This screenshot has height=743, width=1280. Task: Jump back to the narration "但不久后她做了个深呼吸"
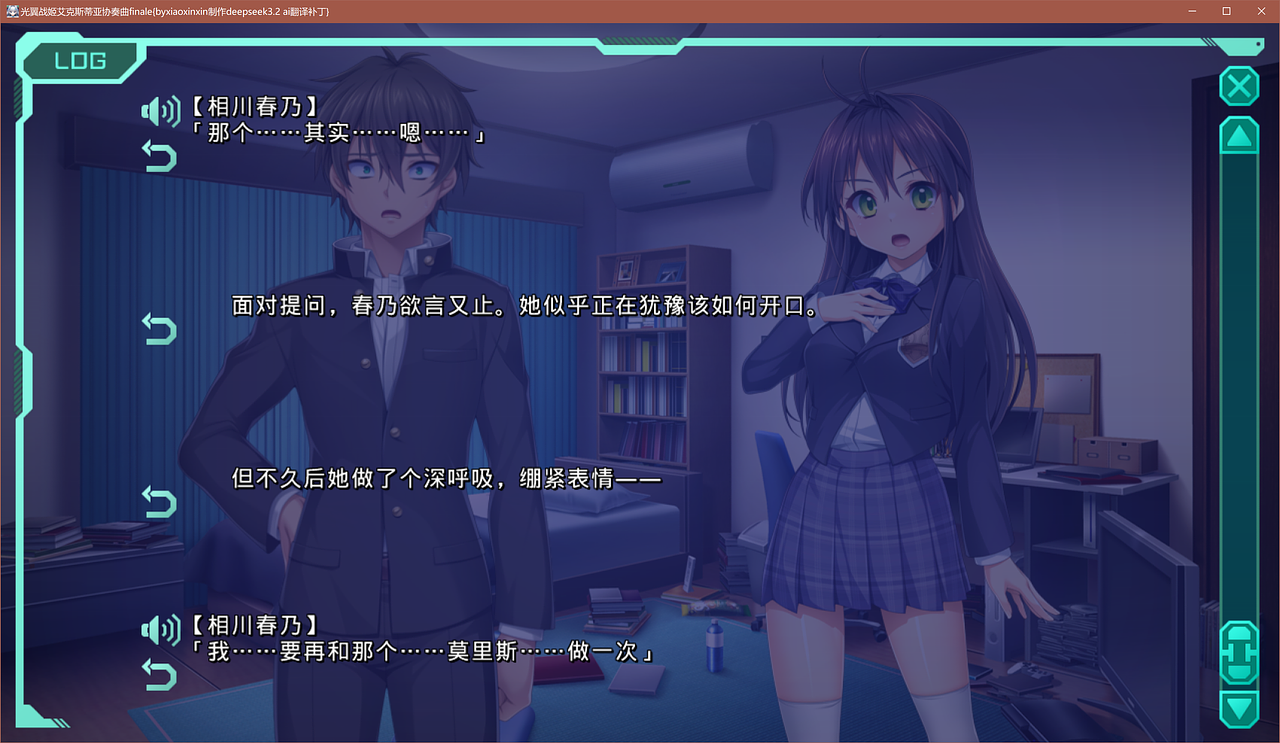(x=159, y=501)
